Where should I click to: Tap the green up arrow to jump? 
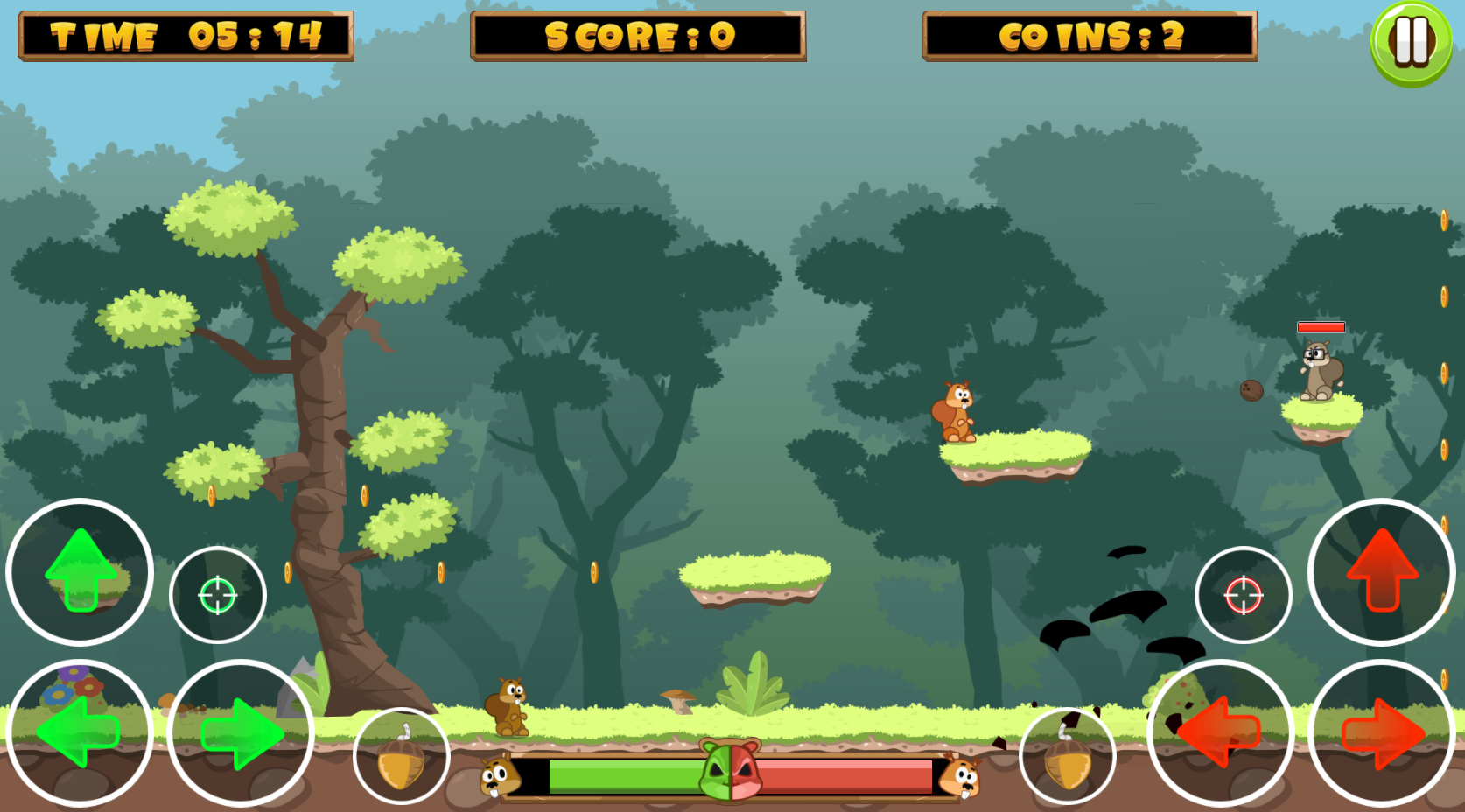[x=80, y=571]
